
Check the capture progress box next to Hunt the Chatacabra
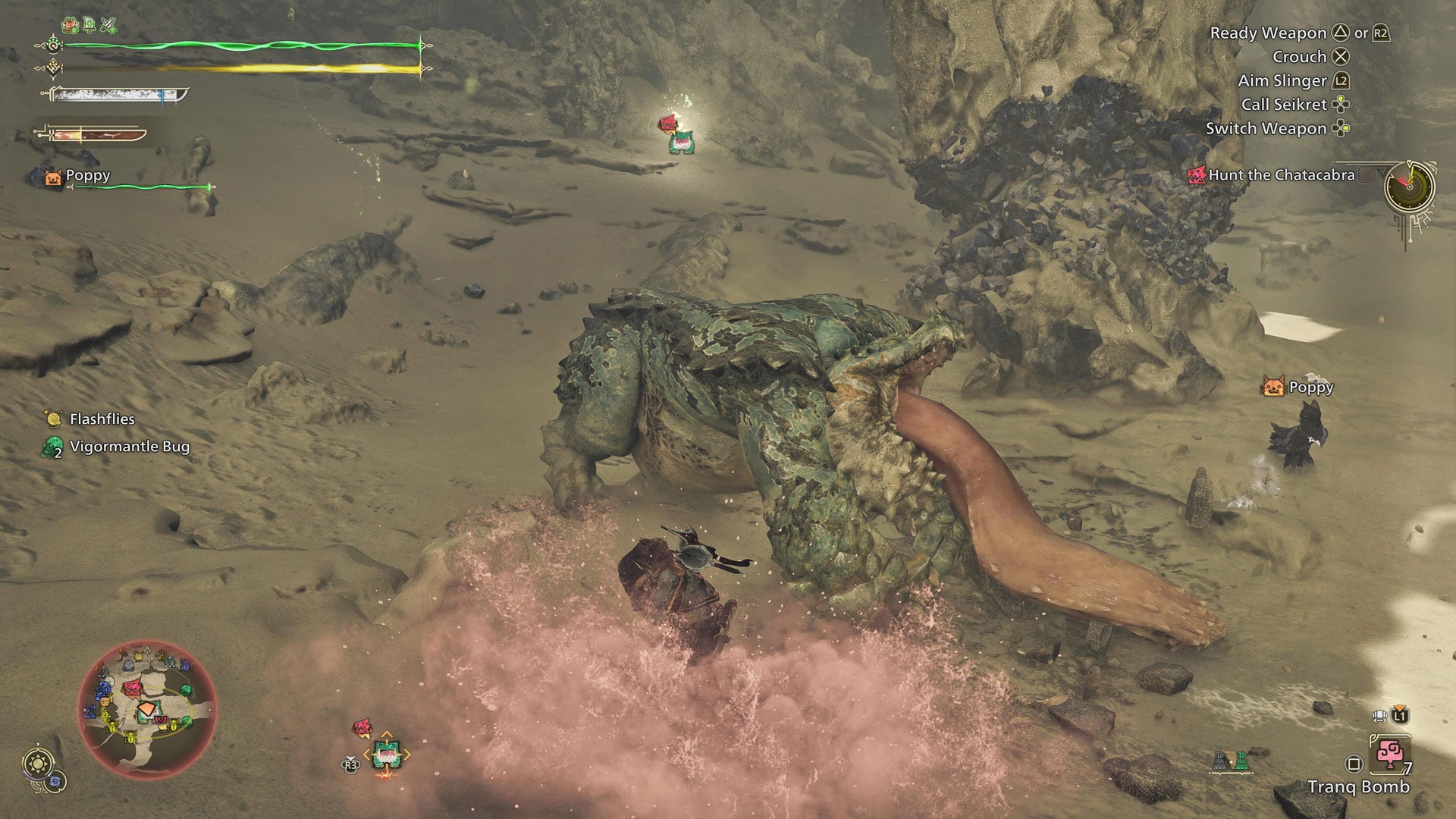tap(1366, 176)
